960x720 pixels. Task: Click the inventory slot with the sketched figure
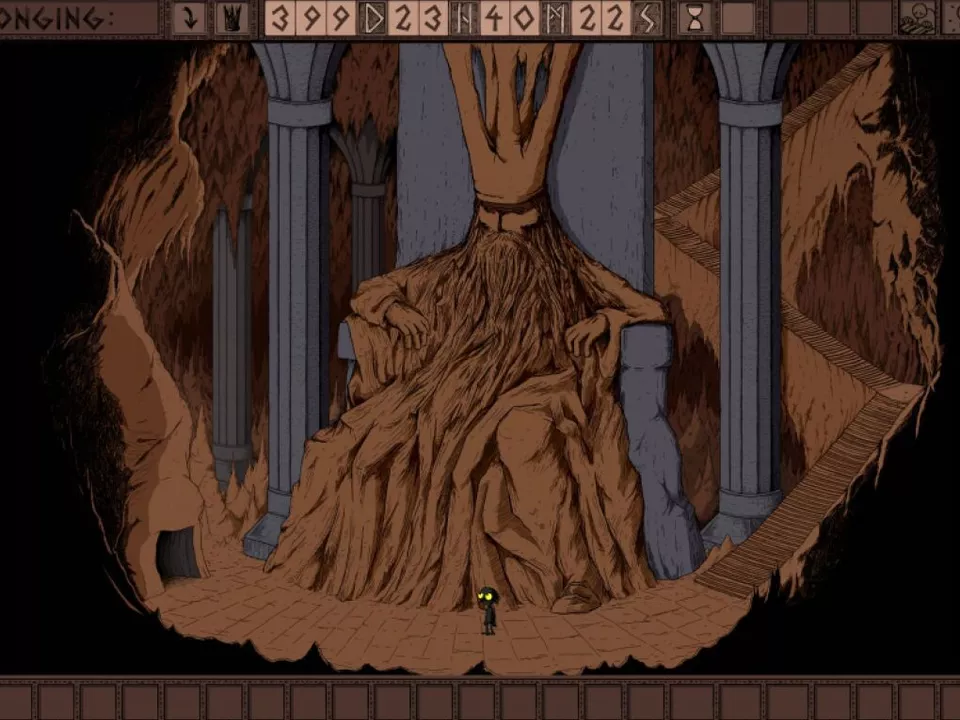click(916, 18)
